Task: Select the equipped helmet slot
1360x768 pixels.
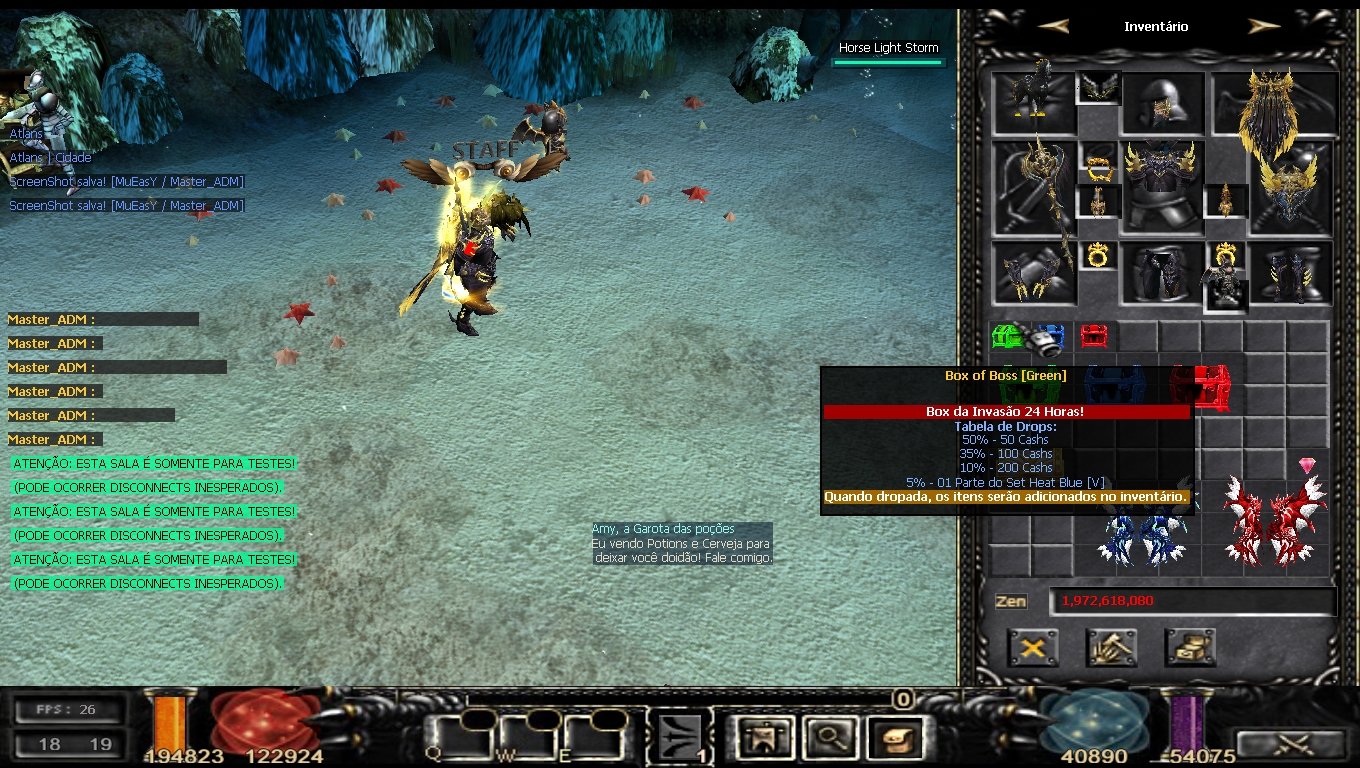Action: (1161, 102)
